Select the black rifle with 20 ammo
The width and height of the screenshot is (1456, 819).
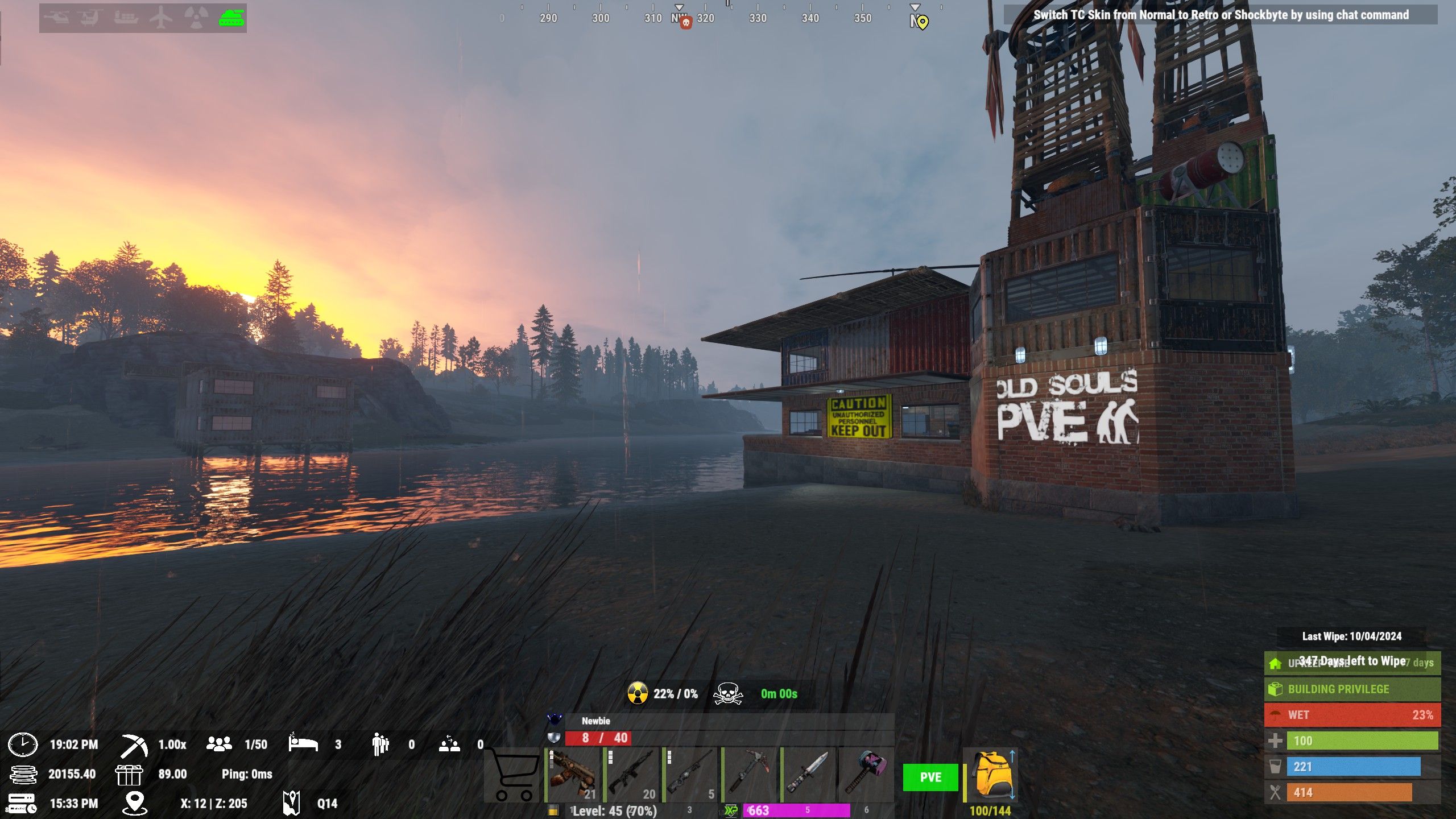(631, 775)
